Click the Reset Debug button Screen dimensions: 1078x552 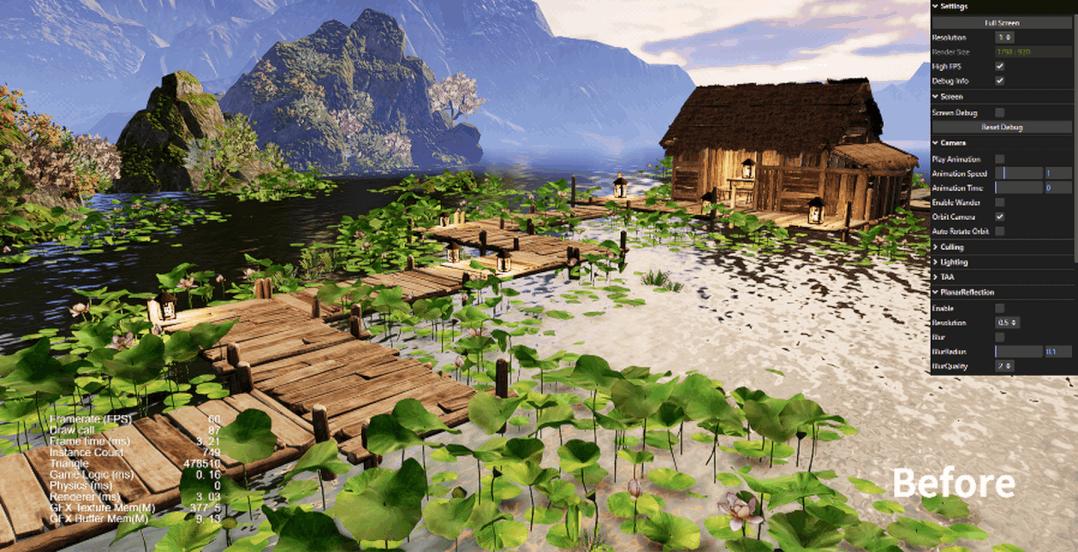click(x=1002, y=127)
